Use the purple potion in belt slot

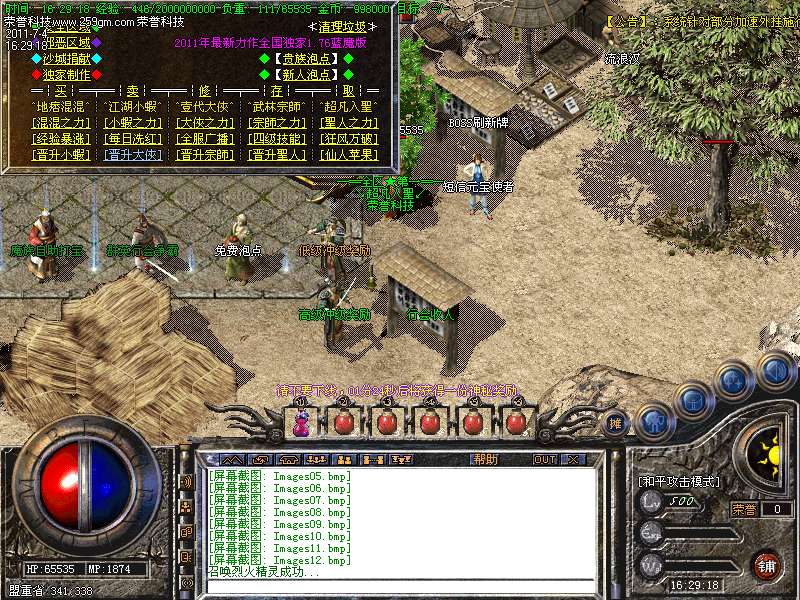[301, 423]
